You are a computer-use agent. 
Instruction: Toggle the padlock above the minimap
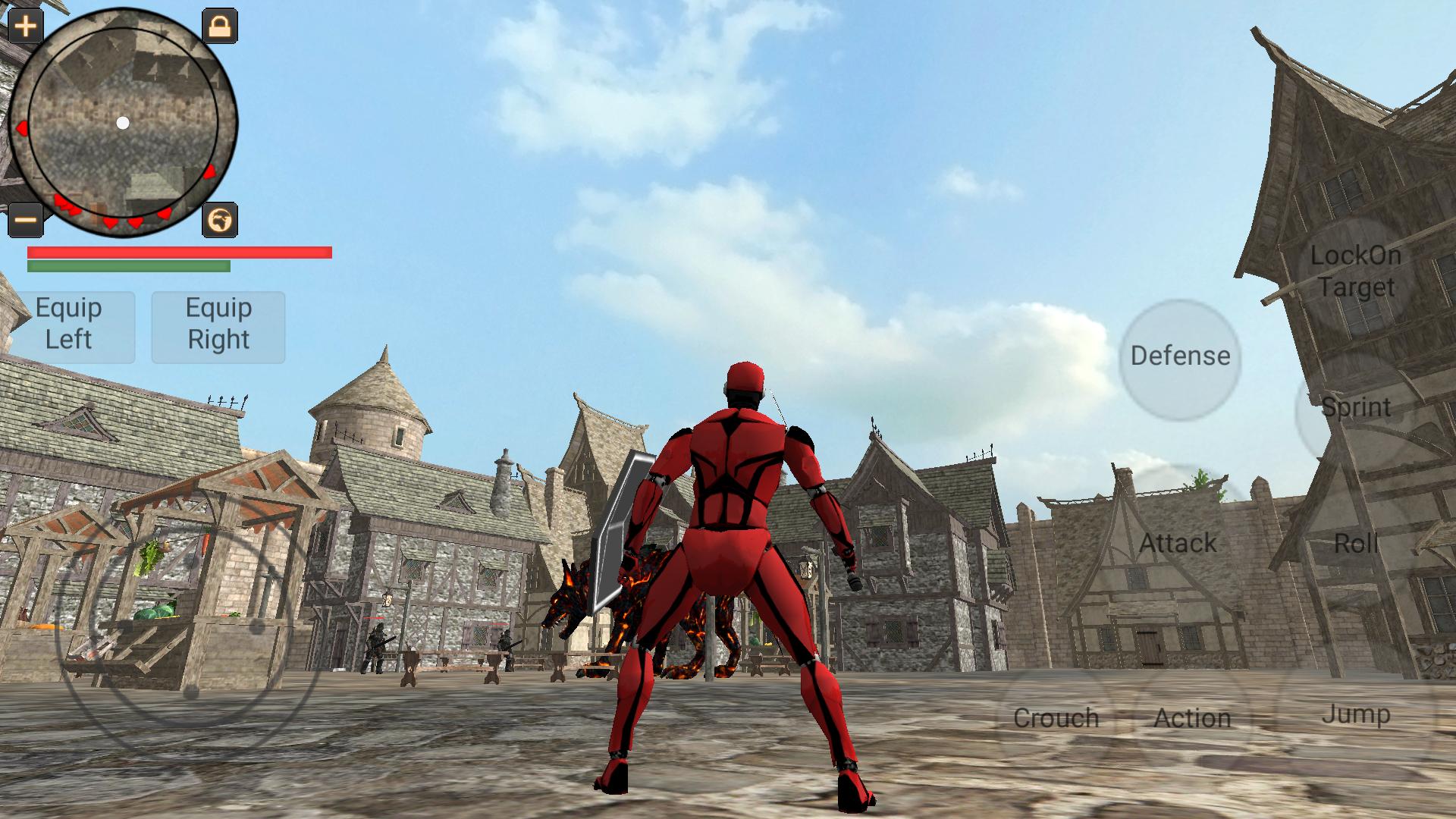pyautogui.click(x=219, y=27)
